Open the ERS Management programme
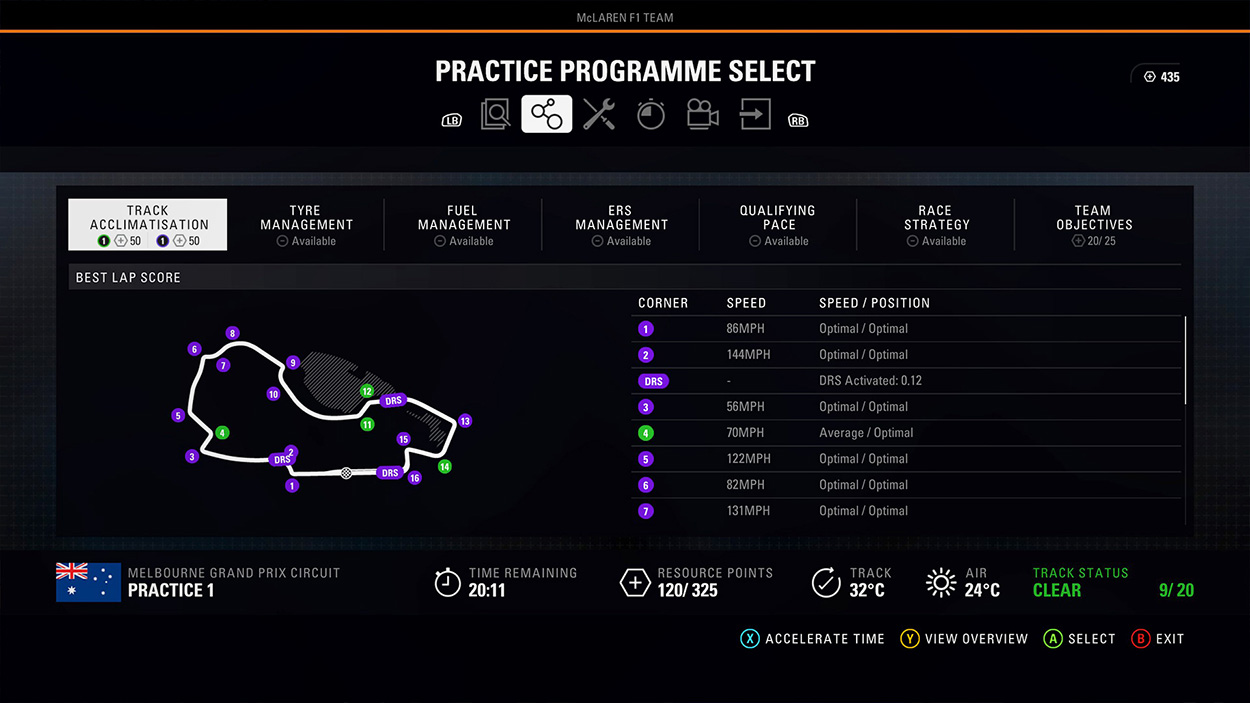Viewport: 1250px width, 703px height. click(621, 224)
